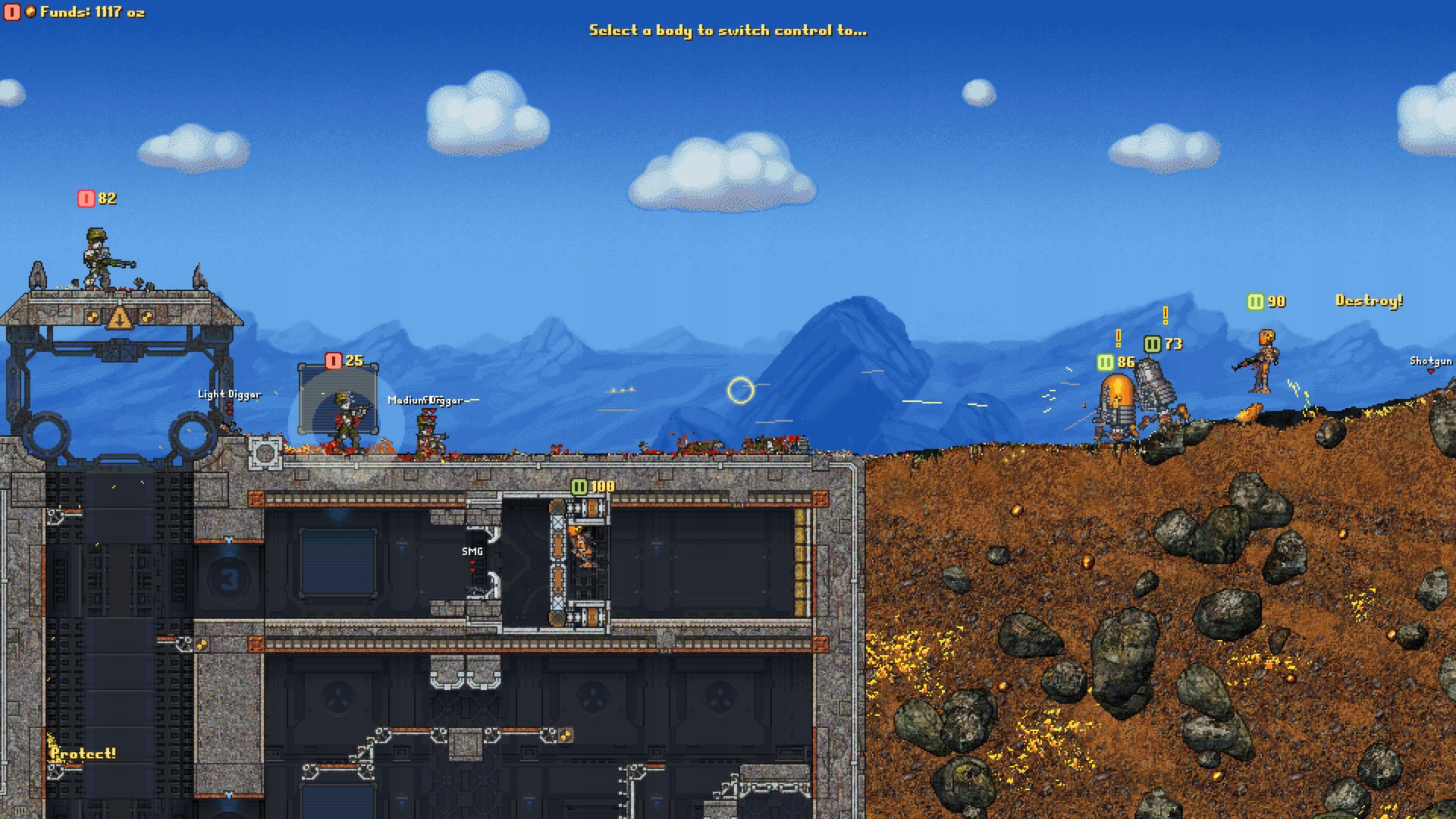Select the crab walker with 73 health

coord(1153,387)
